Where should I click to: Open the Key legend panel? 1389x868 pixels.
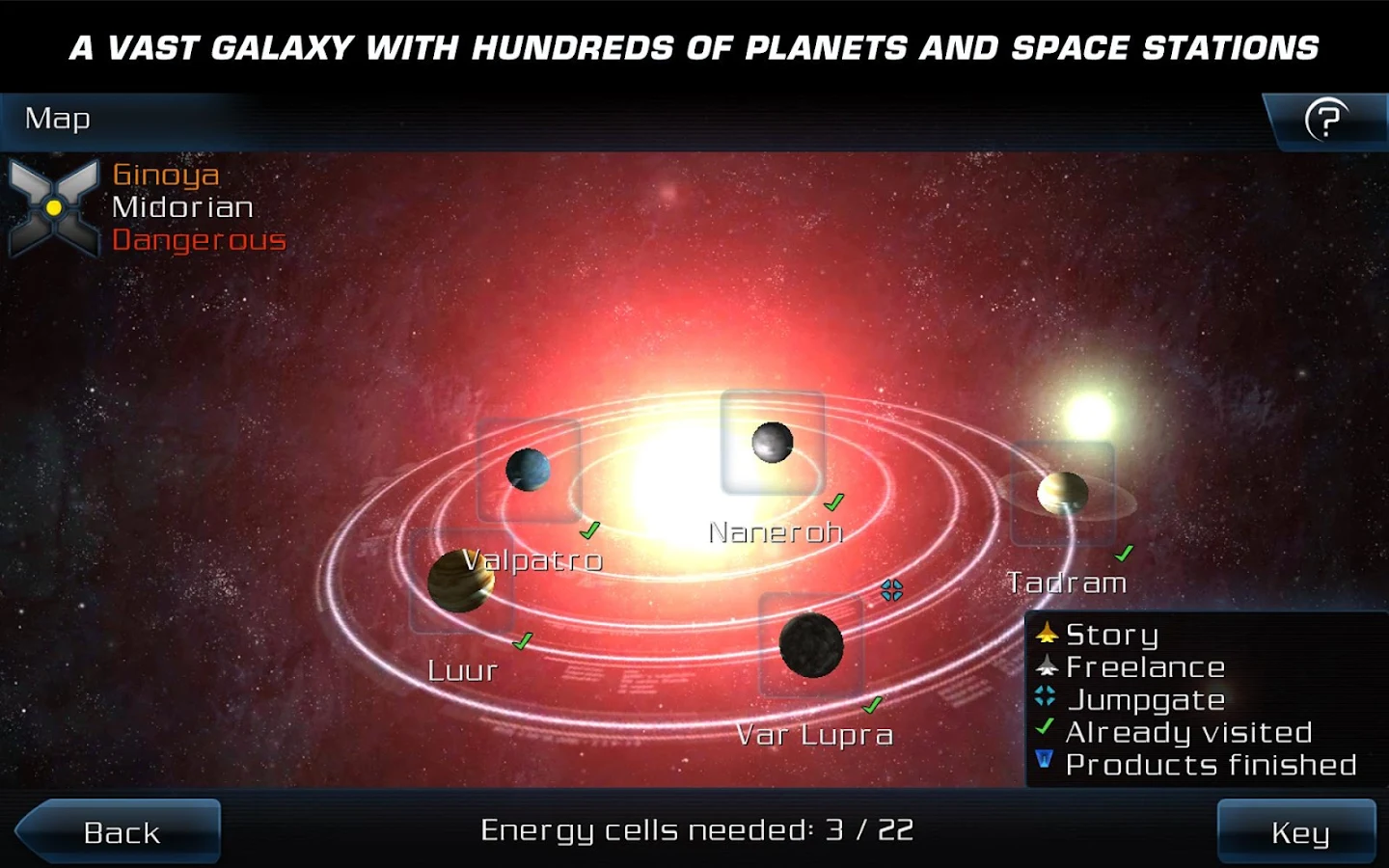click(x=1302, y=830)
